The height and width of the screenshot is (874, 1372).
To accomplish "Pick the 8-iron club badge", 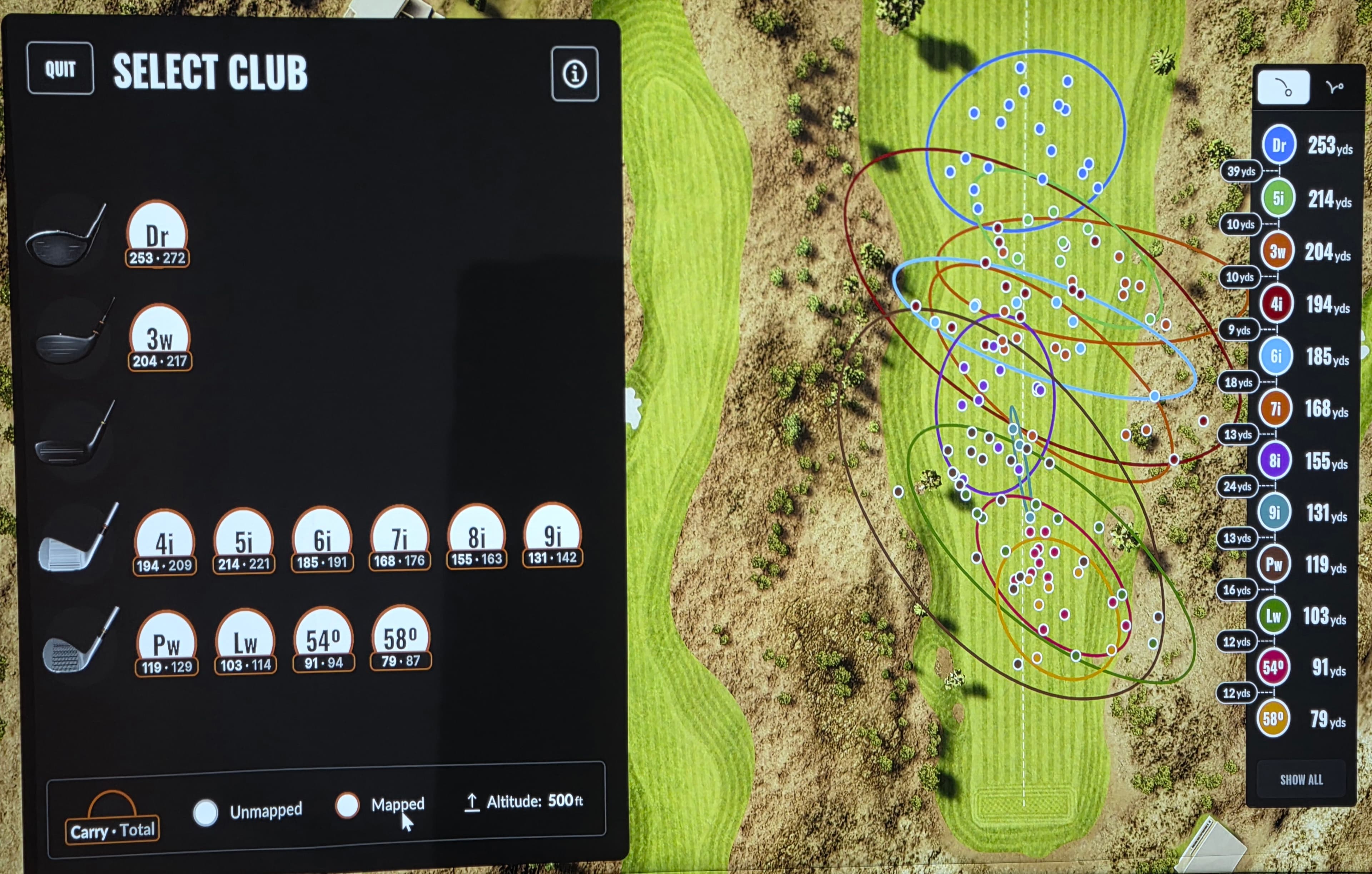I will click(x=476, y=537).
